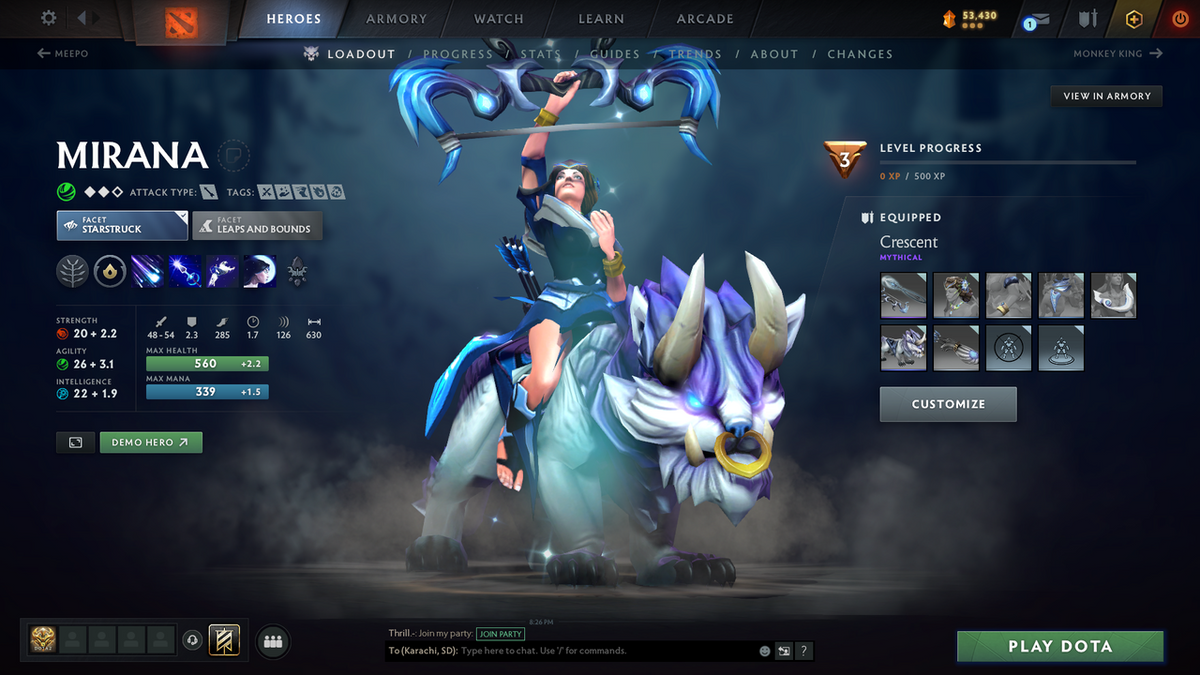Go to next hero Monkey King
The height and width of the screenshot is (675, 1200).
pyautogui.click(x=1117, y=54)
